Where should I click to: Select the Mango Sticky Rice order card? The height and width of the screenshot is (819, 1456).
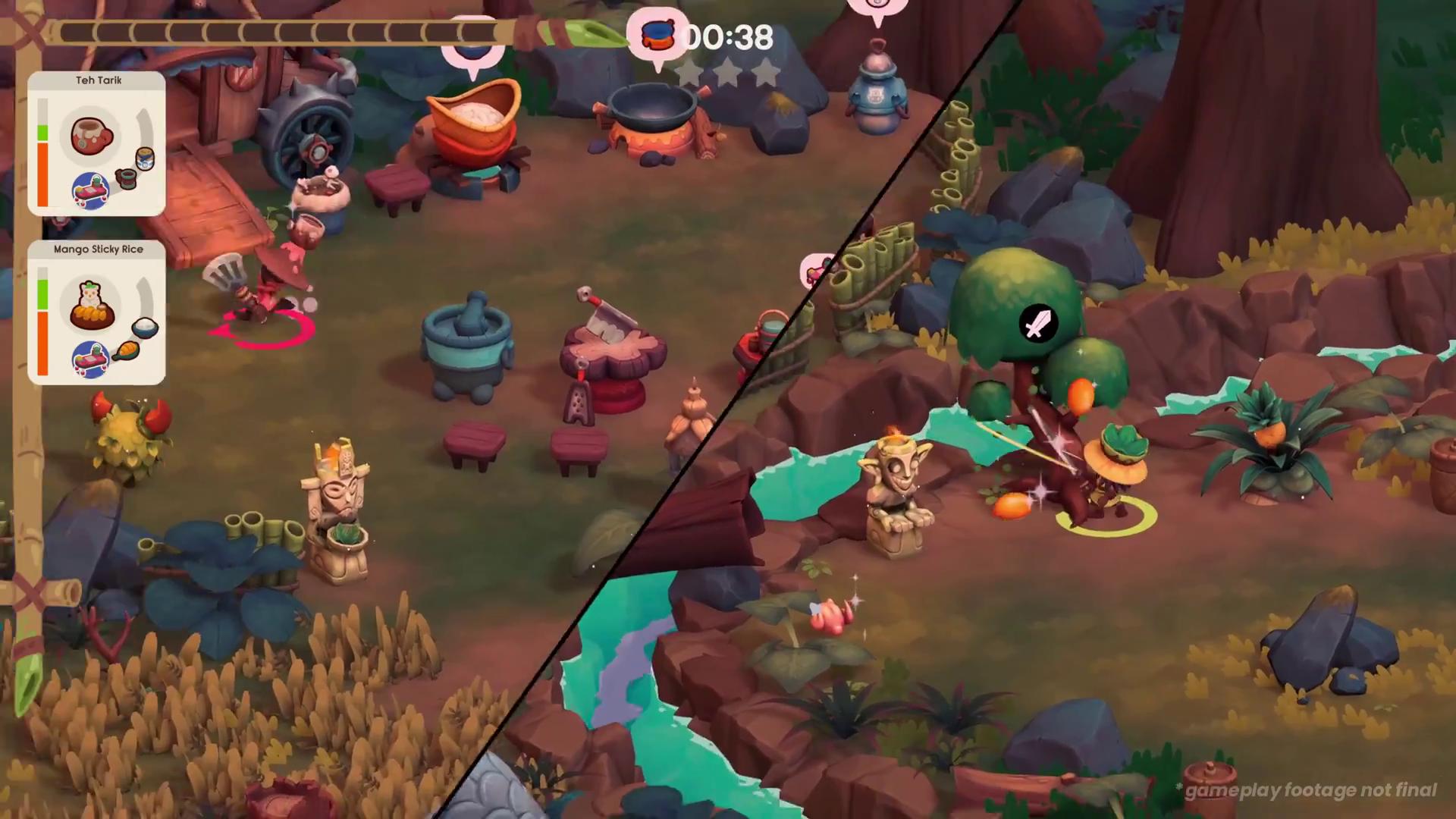click(96, 312)
